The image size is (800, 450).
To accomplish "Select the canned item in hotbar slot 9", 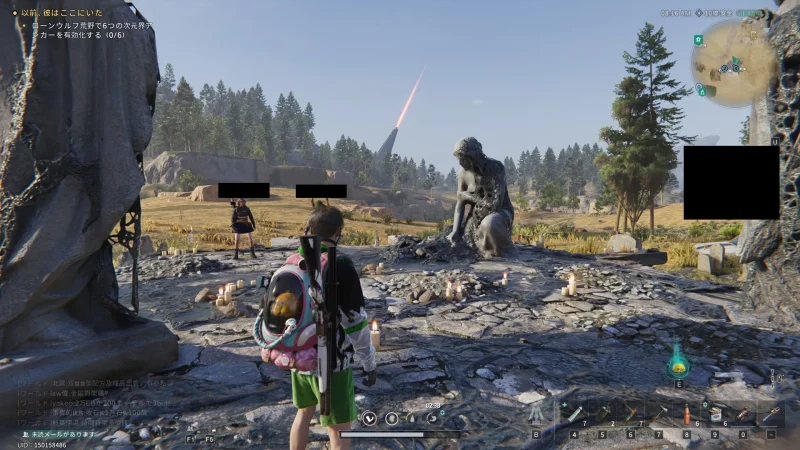I will pos(715,414).
